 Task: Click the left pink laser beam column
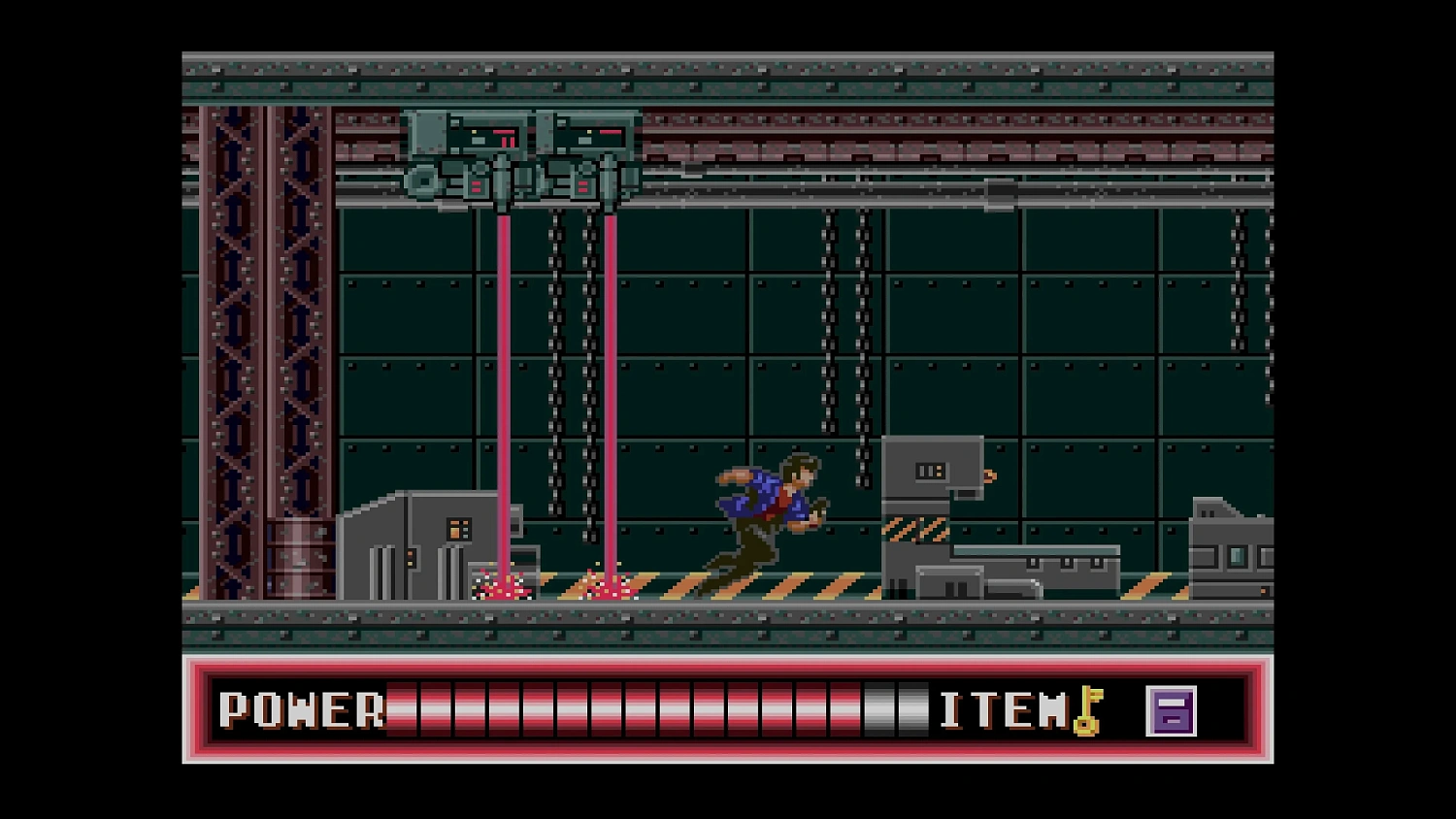(x=506, y=388)
